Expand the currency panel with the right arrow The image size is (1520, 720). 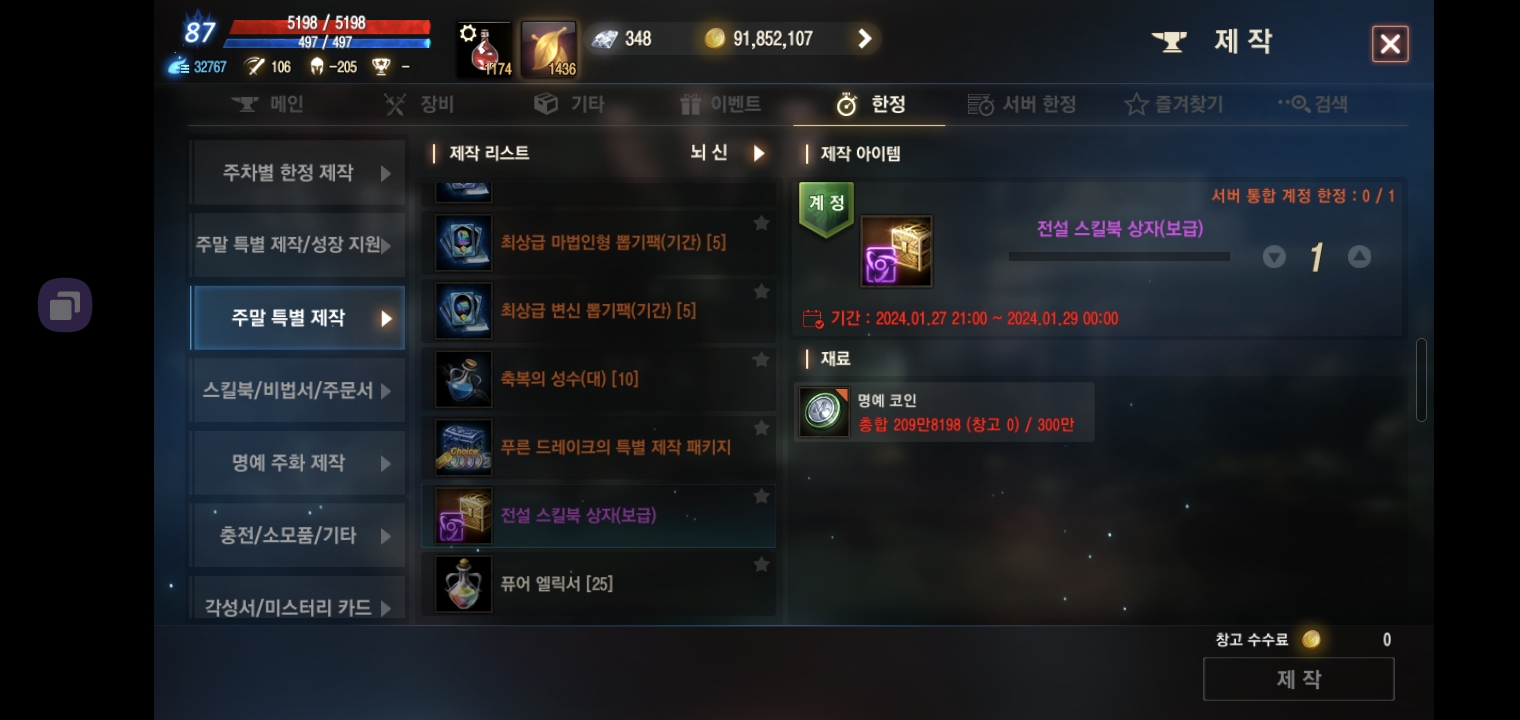click(864, 38)
